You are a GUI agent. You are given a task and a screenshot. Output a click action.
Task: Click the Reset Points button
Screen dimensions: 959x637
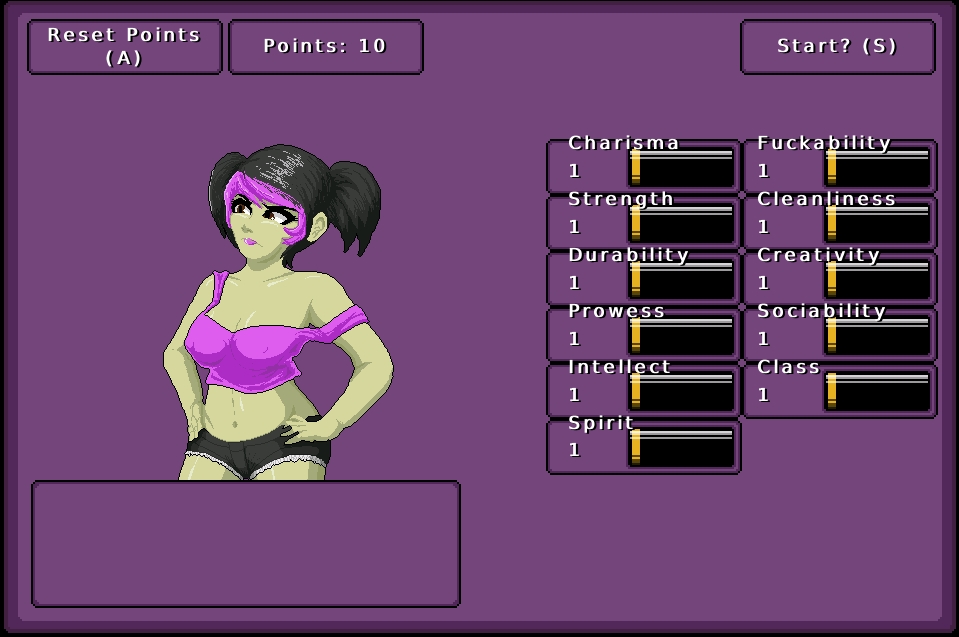click(x=125, y=47)
